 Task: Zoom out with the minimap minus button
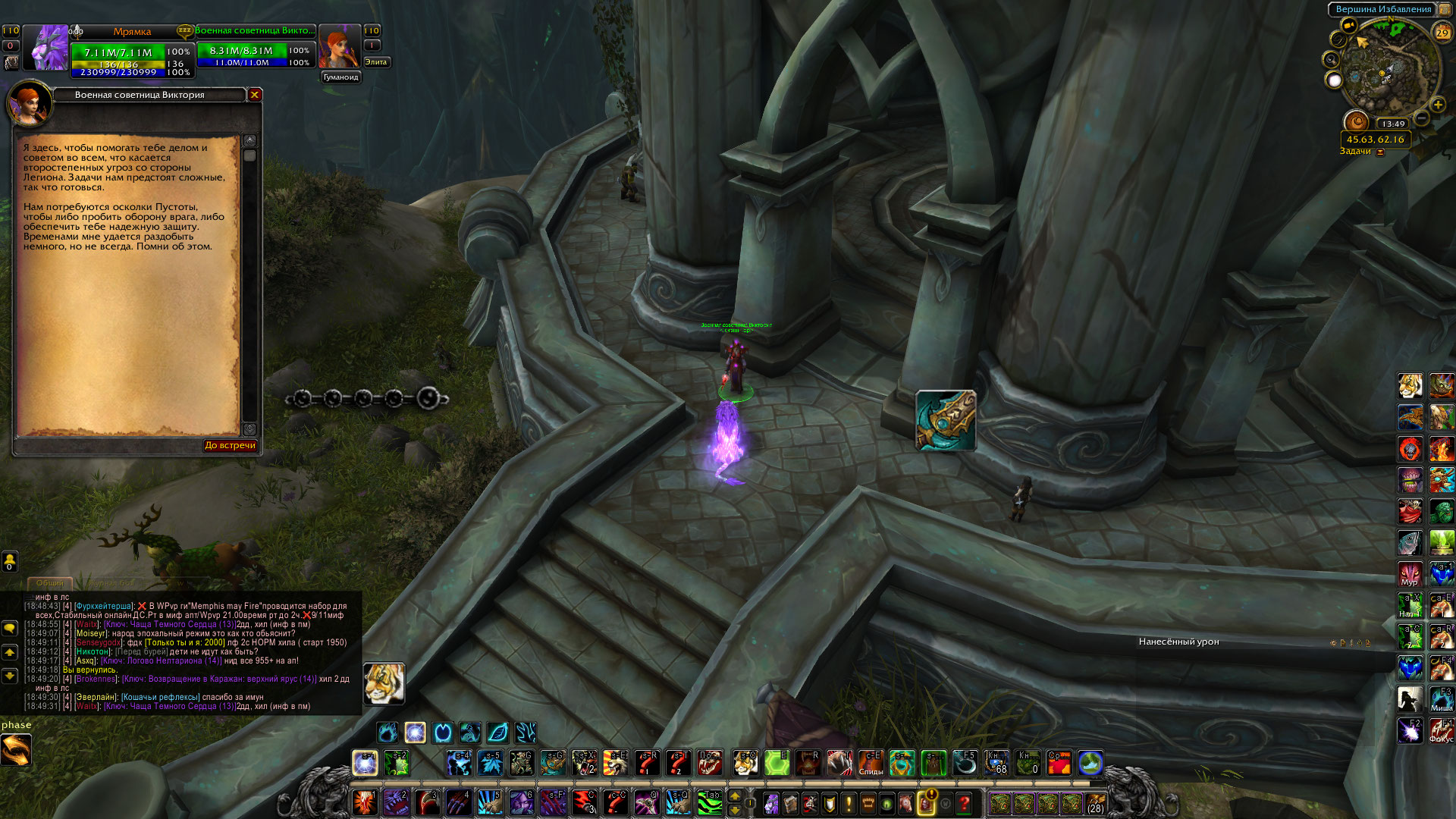click(x=1422, y=118)
